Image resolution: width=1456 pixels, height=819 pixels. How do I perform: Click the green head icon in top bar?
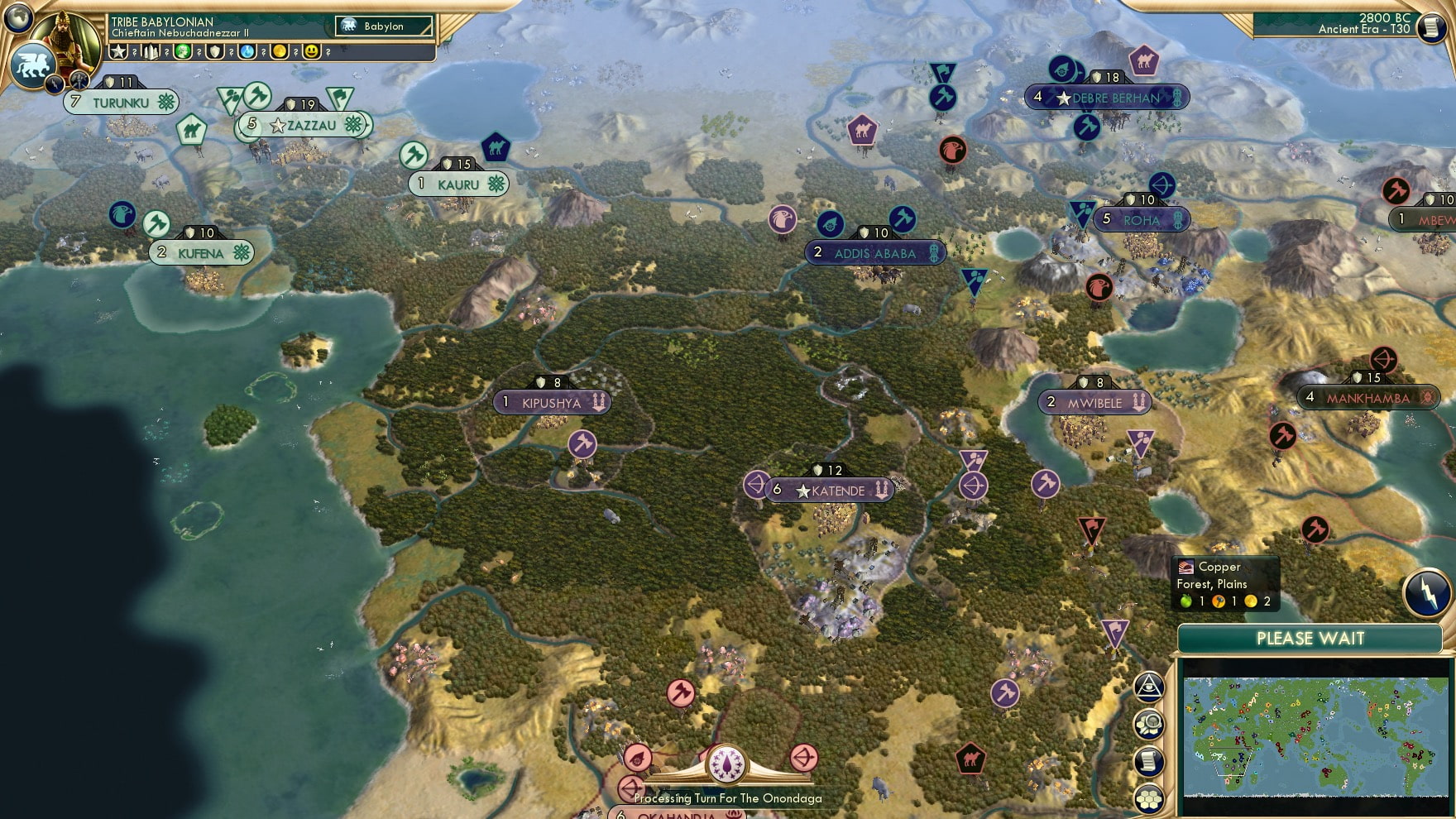pyautogui.click(x=183, y=52)
